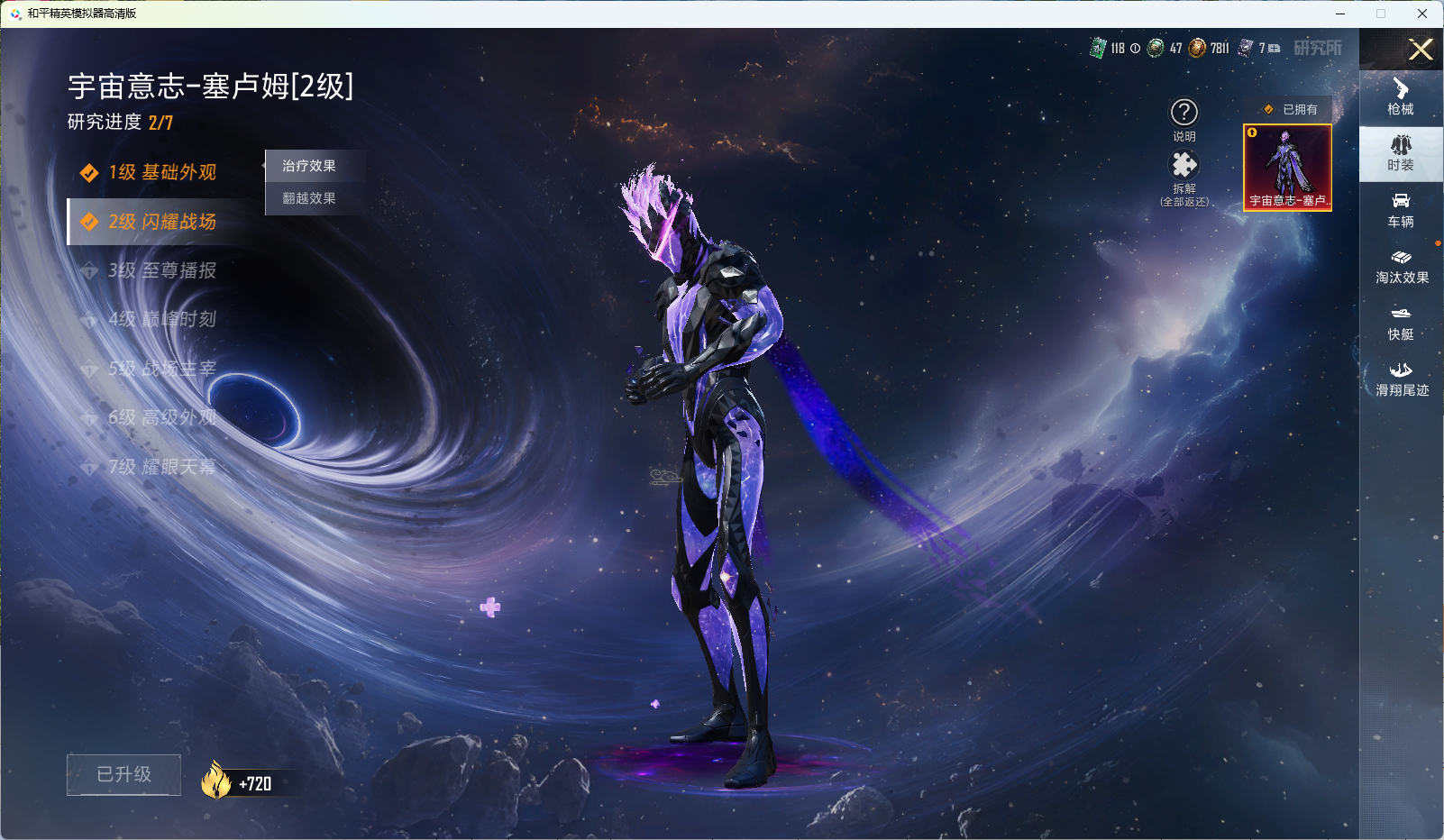Choose level 3 至尊播报 entry

161,270
